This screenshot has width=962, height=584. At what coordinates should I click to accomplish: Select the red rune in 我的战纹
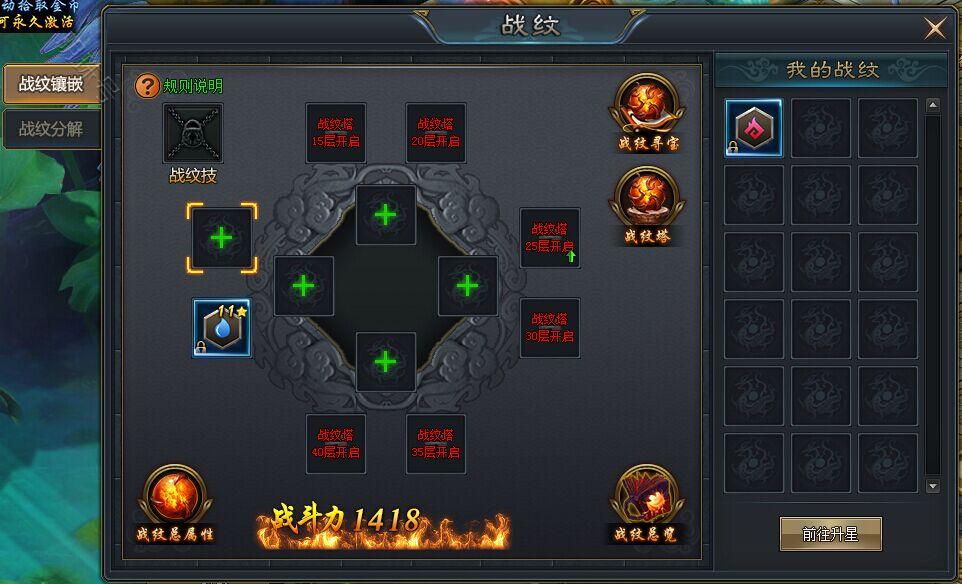click(753, 127)
